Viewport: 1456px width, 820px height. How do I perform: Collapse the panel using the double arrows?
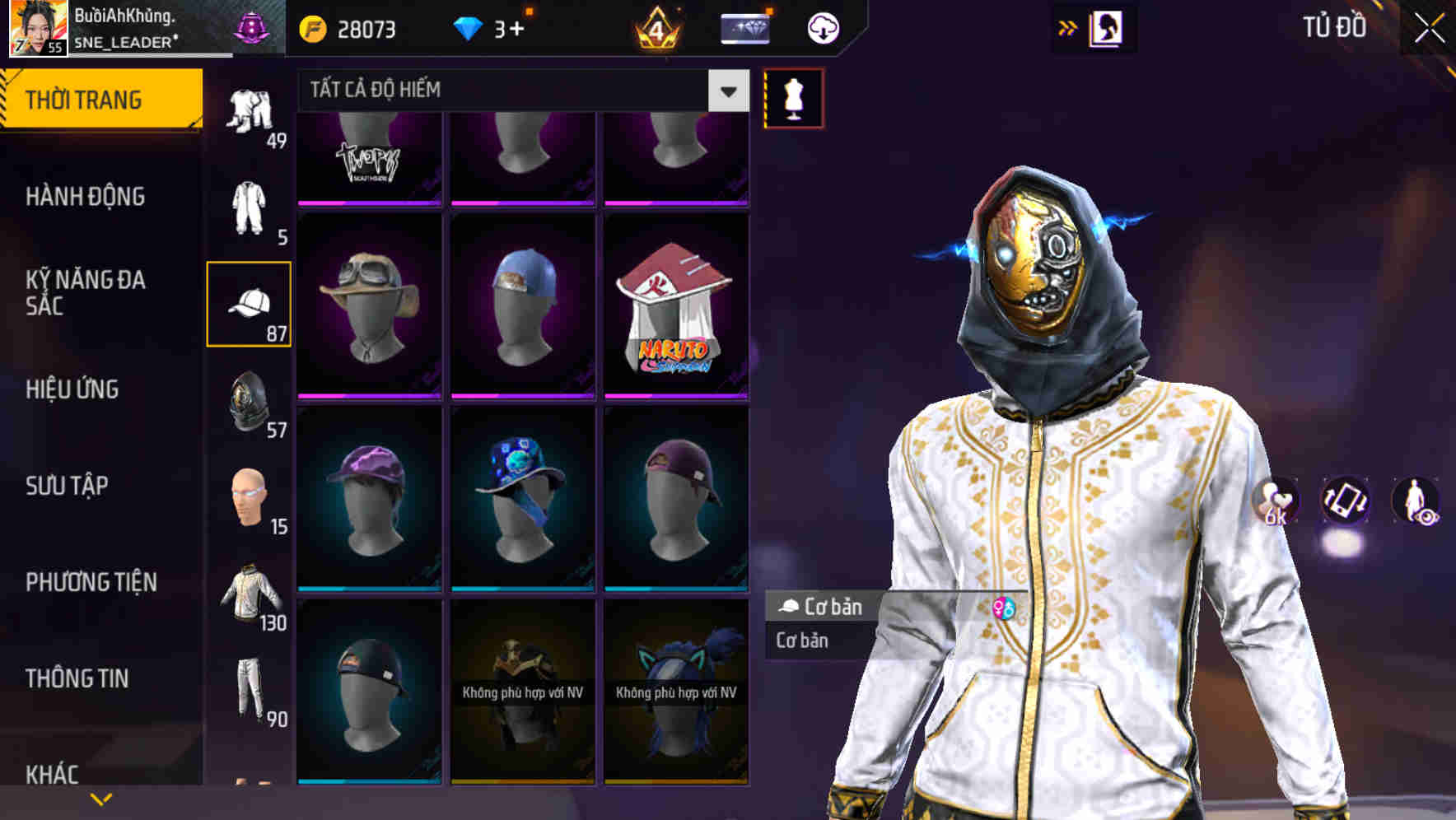tap(1067, 27)
